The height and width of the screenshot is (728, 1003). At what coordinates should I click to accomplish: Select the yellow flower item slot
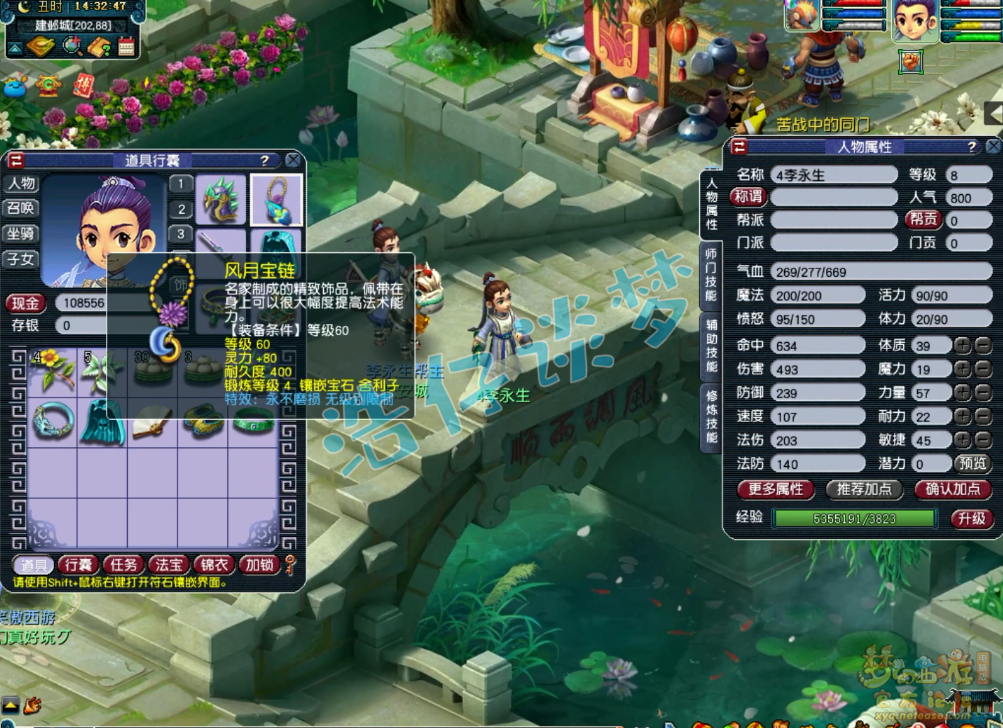pyautogui.click(x=52, y=370)
